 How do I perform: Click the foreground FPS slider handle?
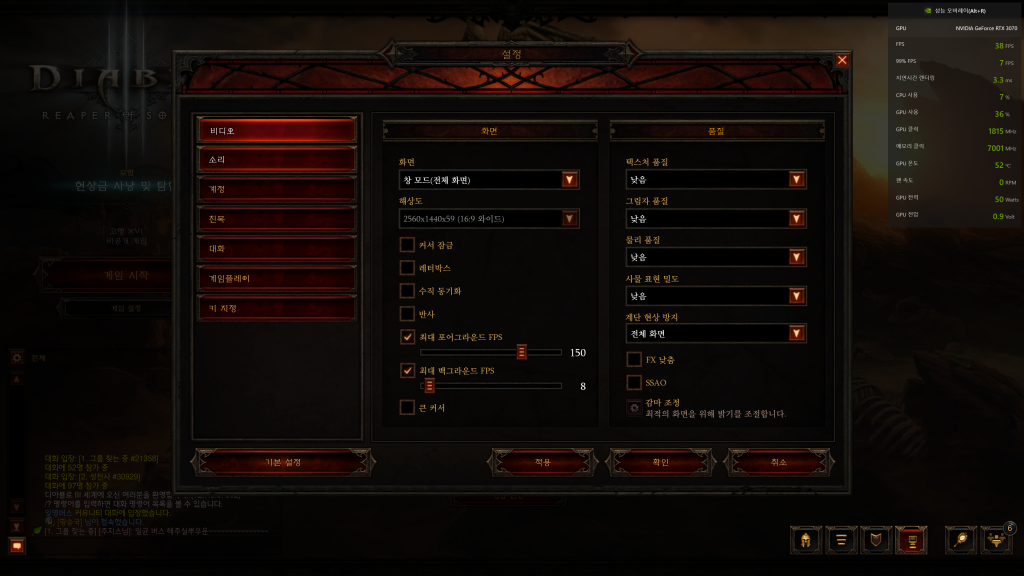(x=522, y=352)
